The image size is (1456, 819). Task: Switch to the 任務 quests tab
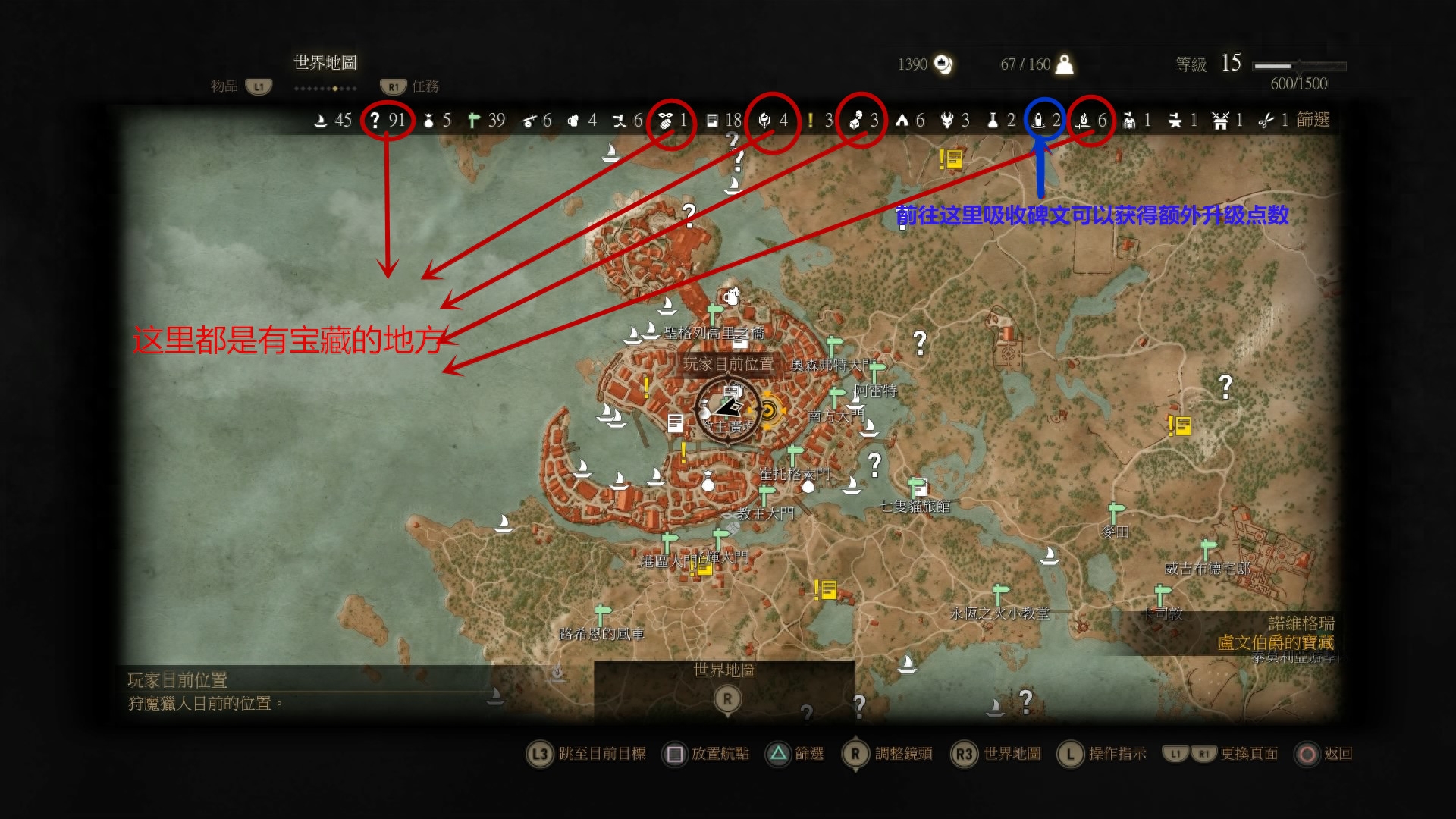tap(425, 86)
